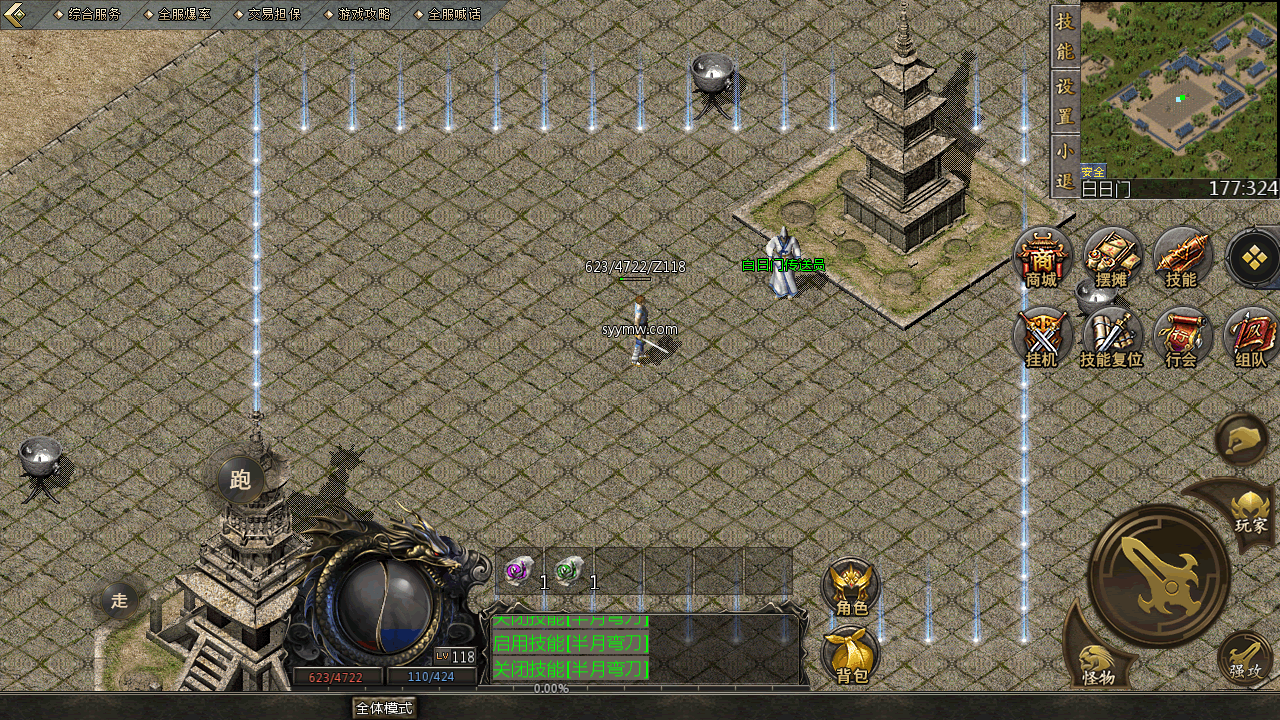Click the 全体模式 attack mode button

coord(384,708)
